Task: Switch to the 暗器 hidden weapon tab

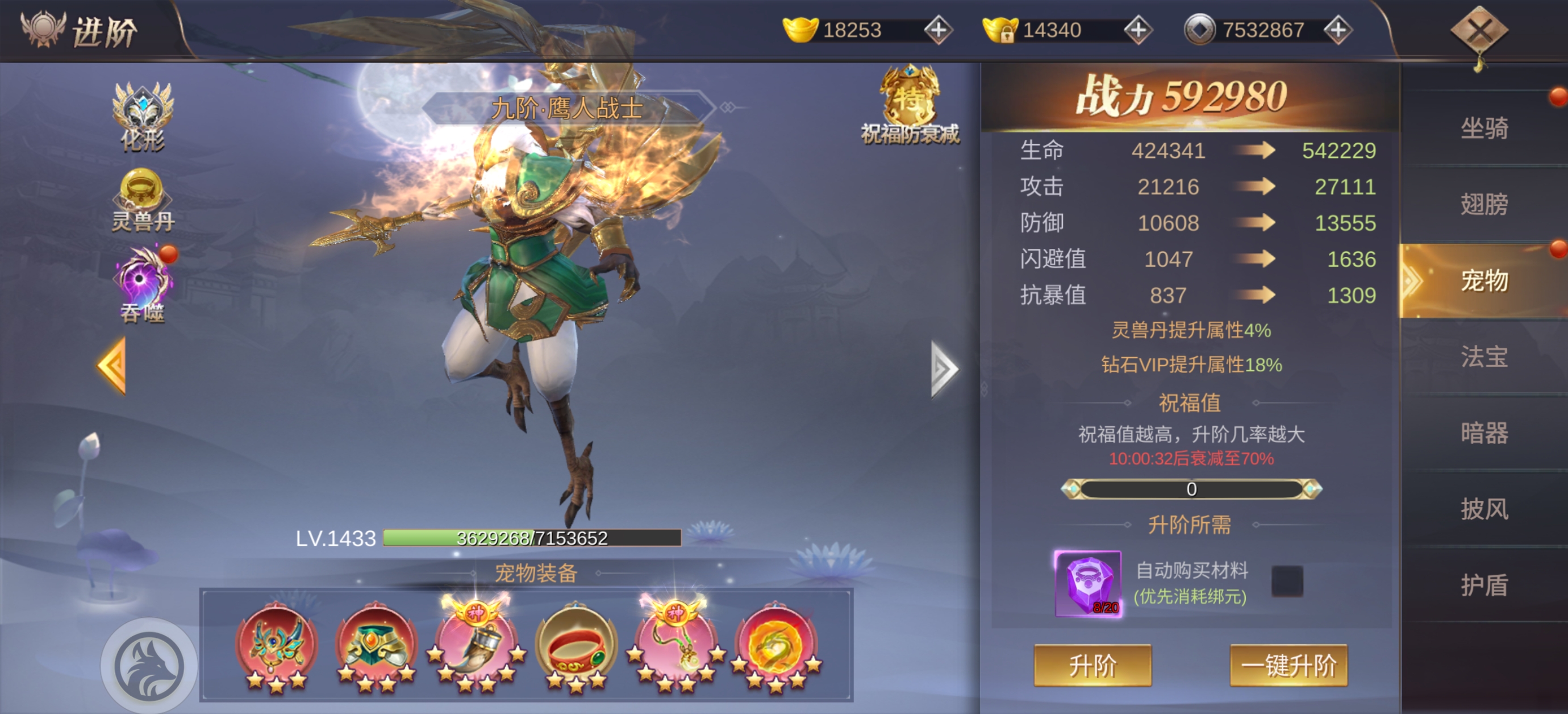Action: [1484, 433]
